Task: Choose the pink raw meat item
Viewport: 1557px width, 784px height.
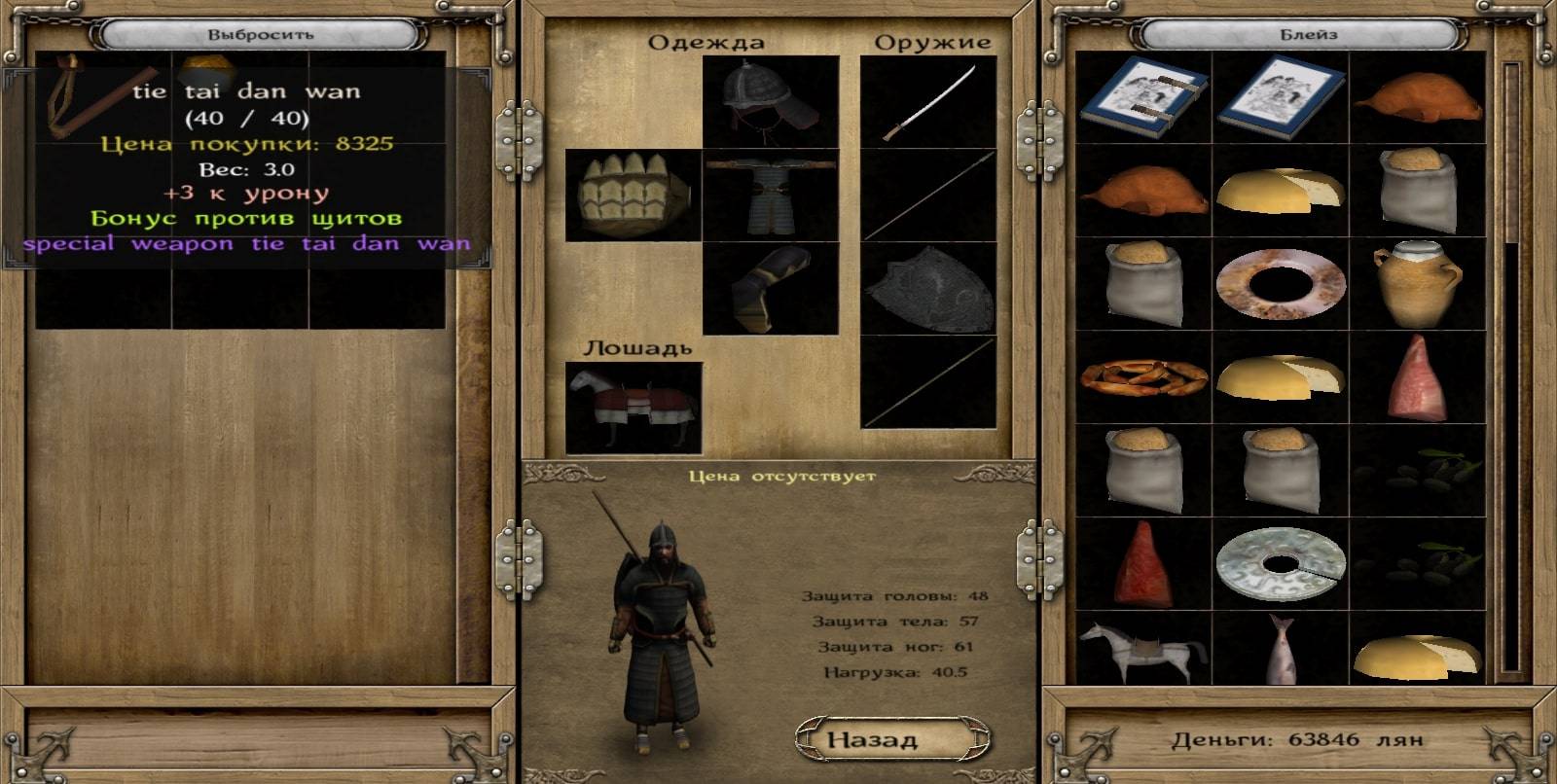Action: pos(1417,378)
